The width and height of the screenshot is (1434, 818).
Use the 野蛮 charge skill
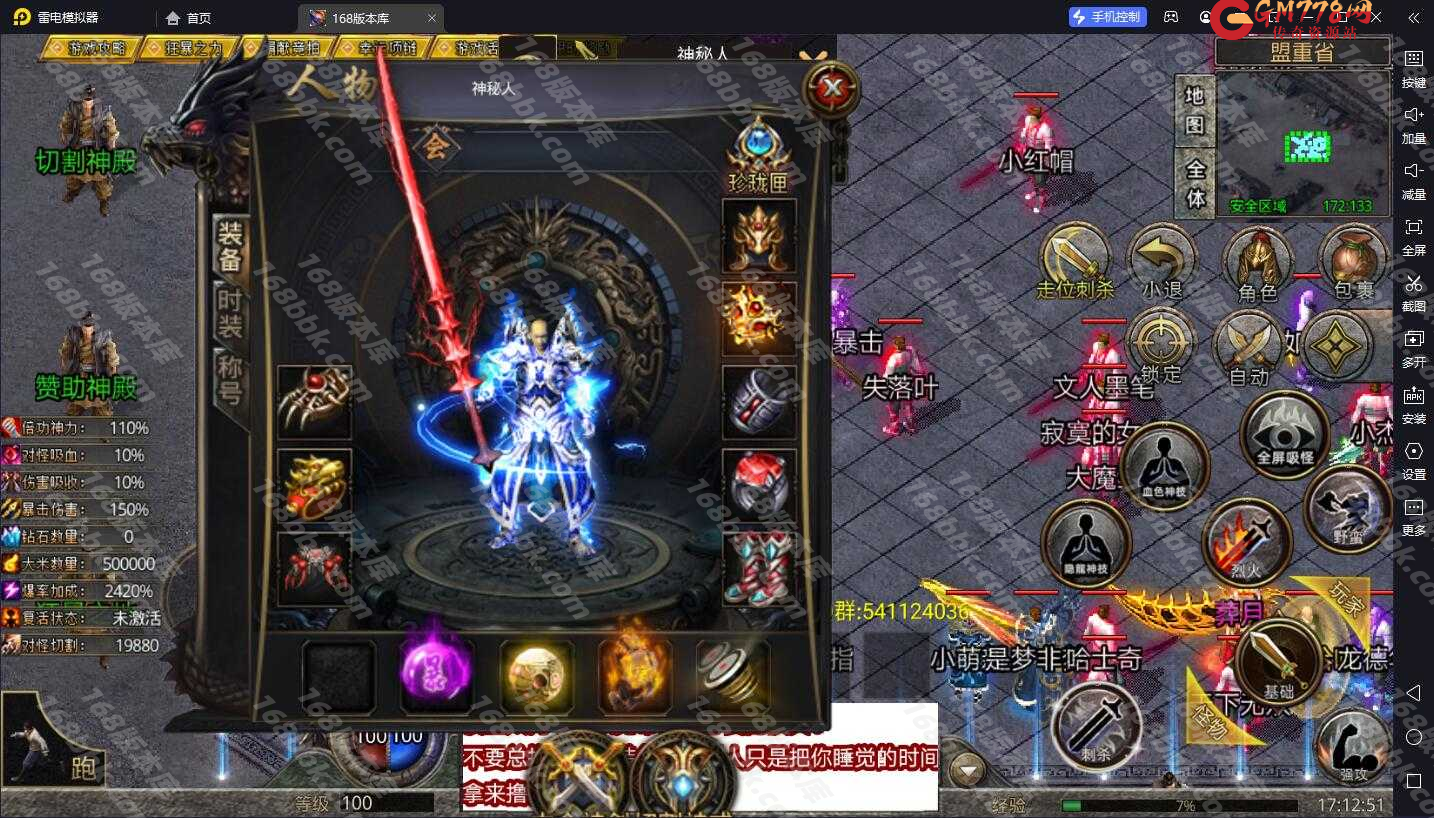[1347, 509]
